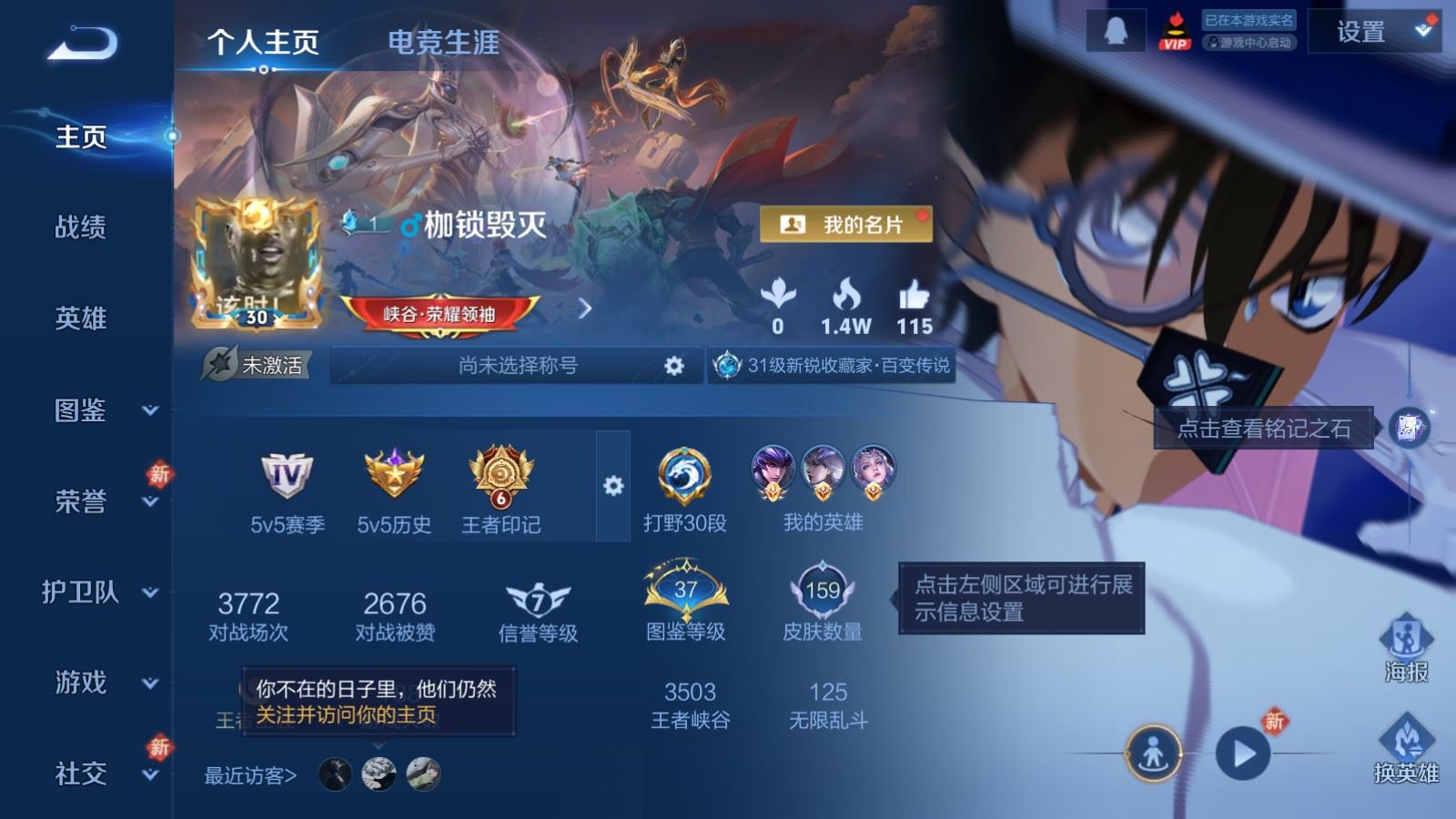Click the VIP flame icon
This screenshot has height=819, width=1456.
coord(1174,29)
